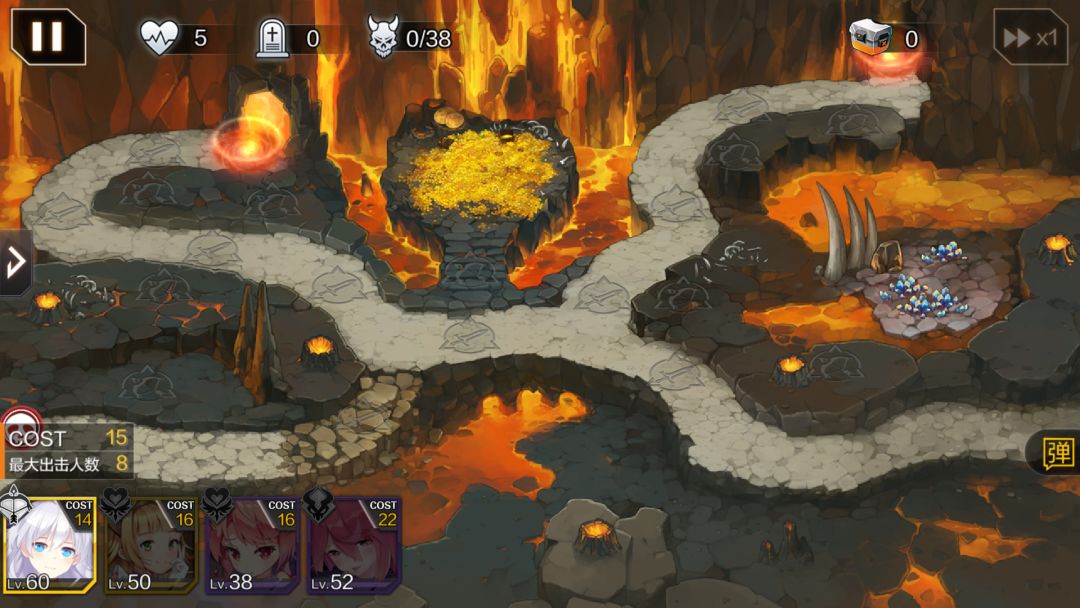Viewport: 1080px width, 608px height.
Task: Toggle the x1 fast-forward speed
Action: click(1030, 38)
